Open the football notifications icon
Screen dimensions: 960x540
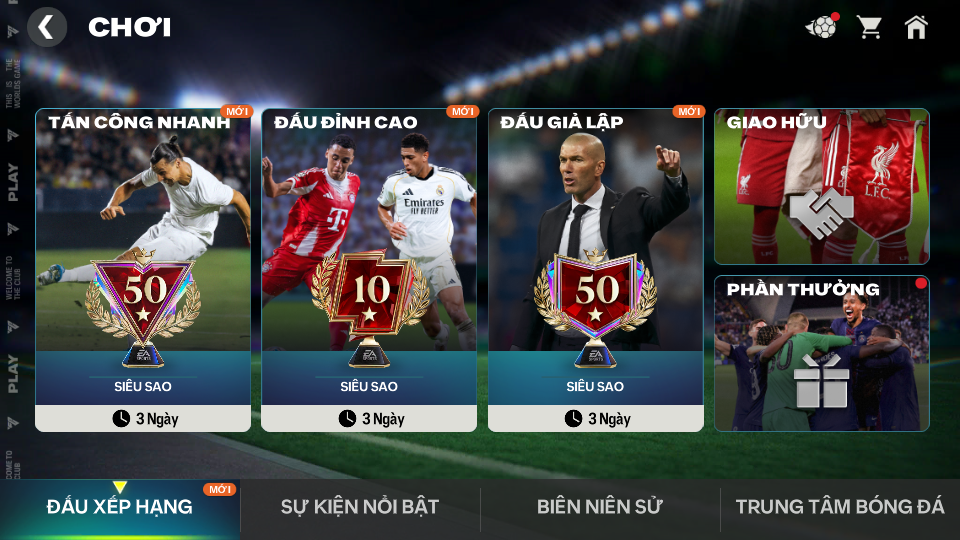[822, 27]
